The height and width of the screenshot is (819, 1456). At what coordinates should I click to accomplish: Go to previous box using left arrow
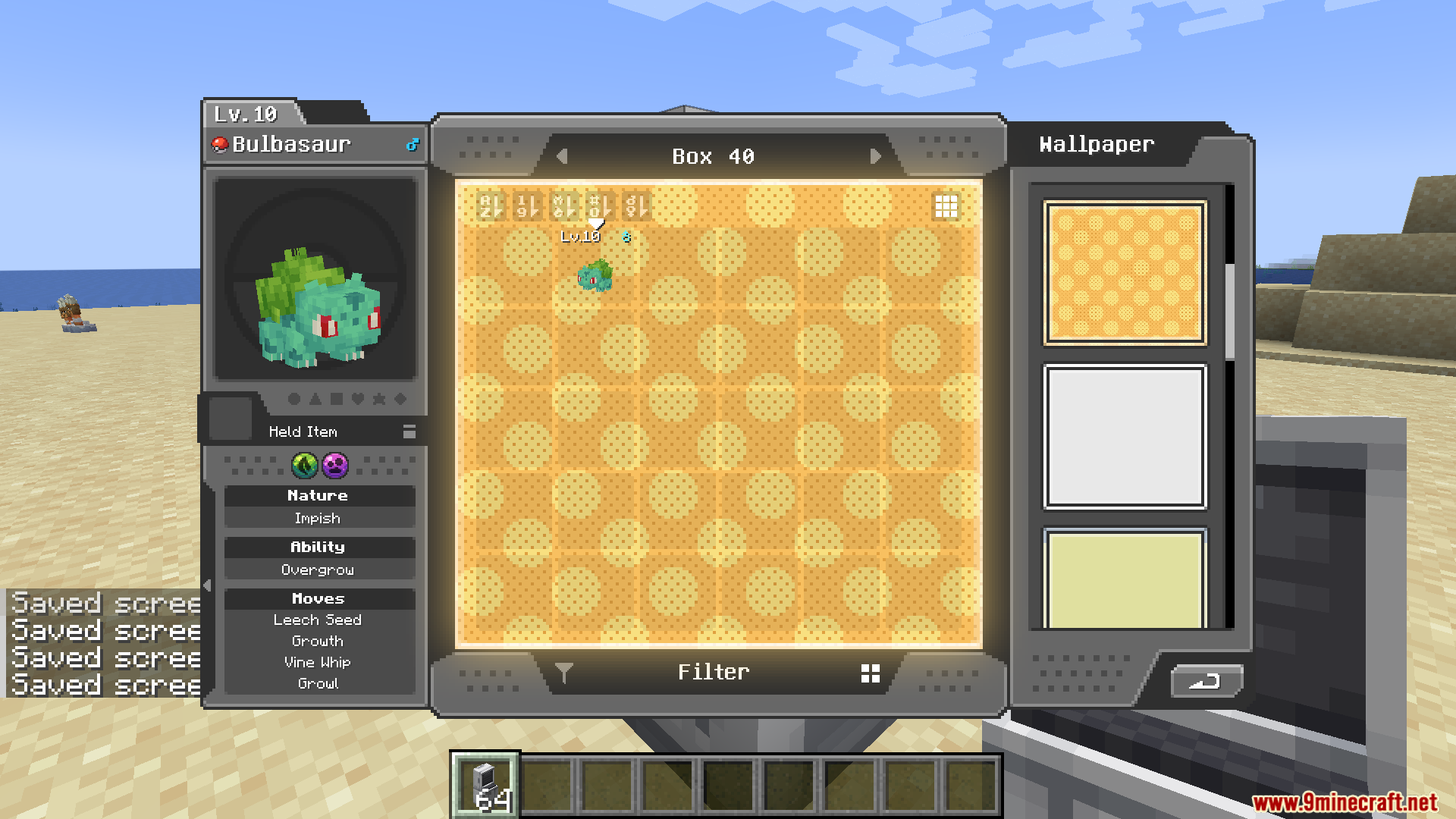(x=562, y=156)
